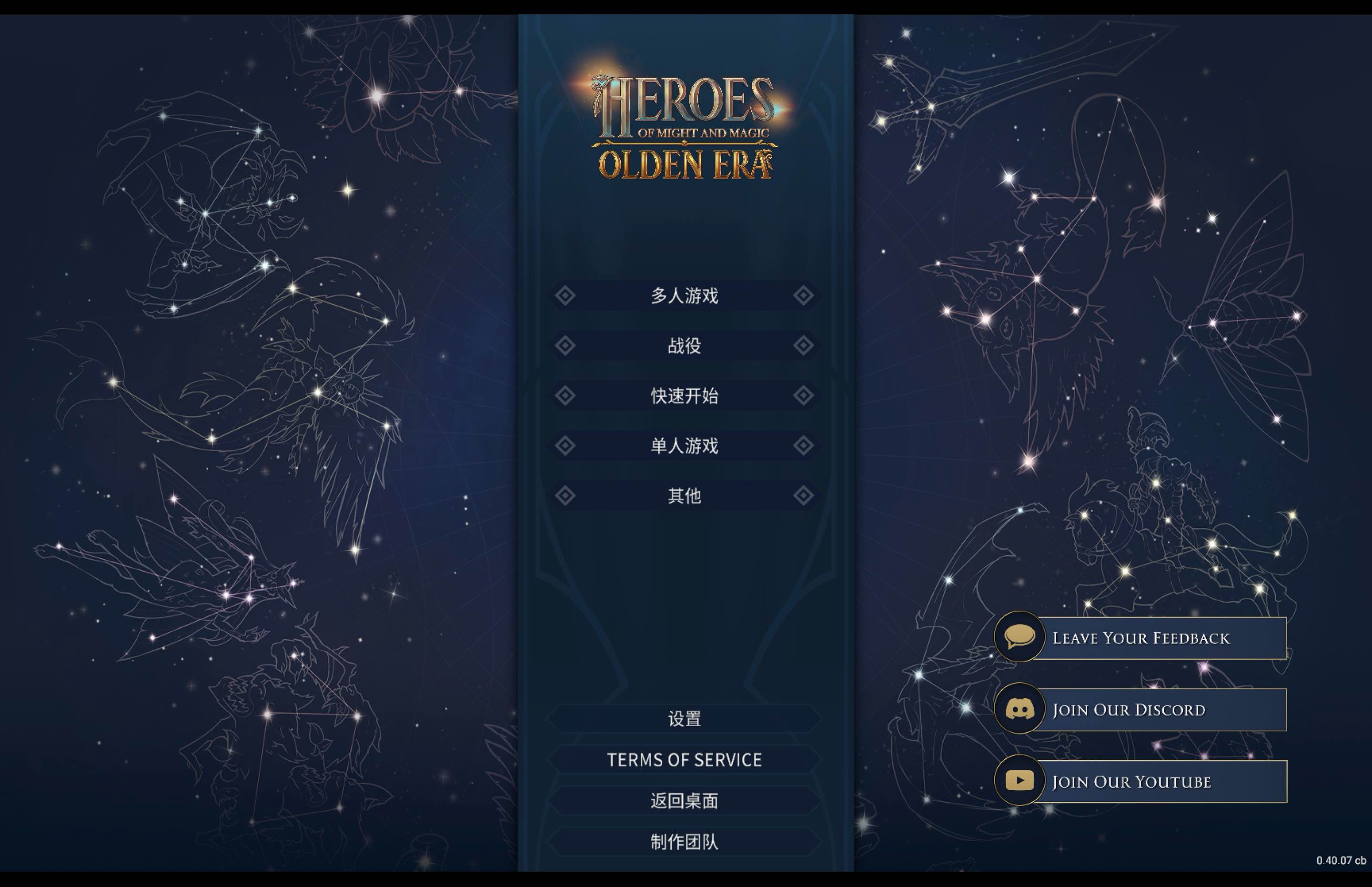Select 快速开始 to quick start a game

684,395
